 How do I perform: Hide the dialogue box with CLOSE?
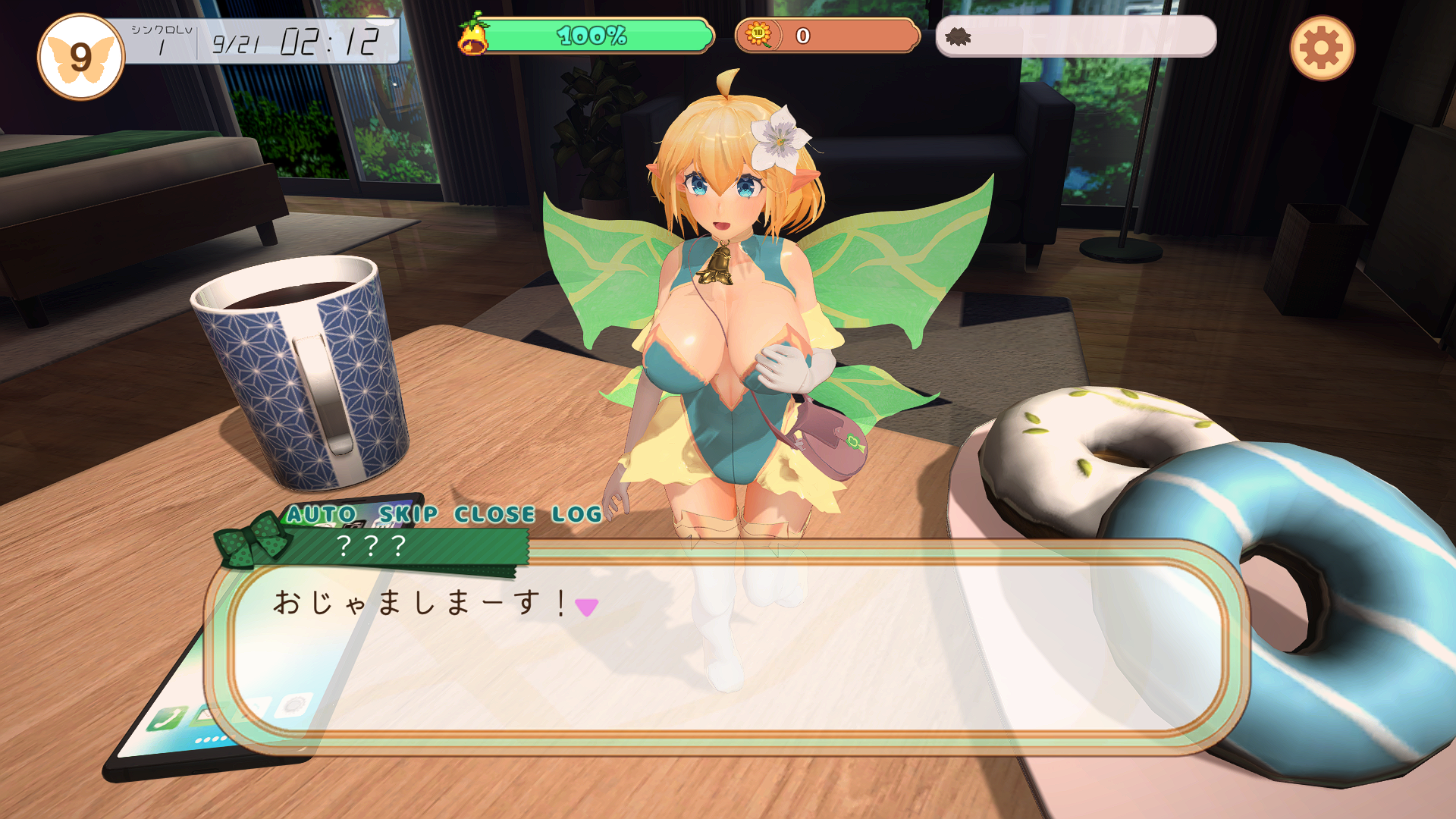(494, 514)
